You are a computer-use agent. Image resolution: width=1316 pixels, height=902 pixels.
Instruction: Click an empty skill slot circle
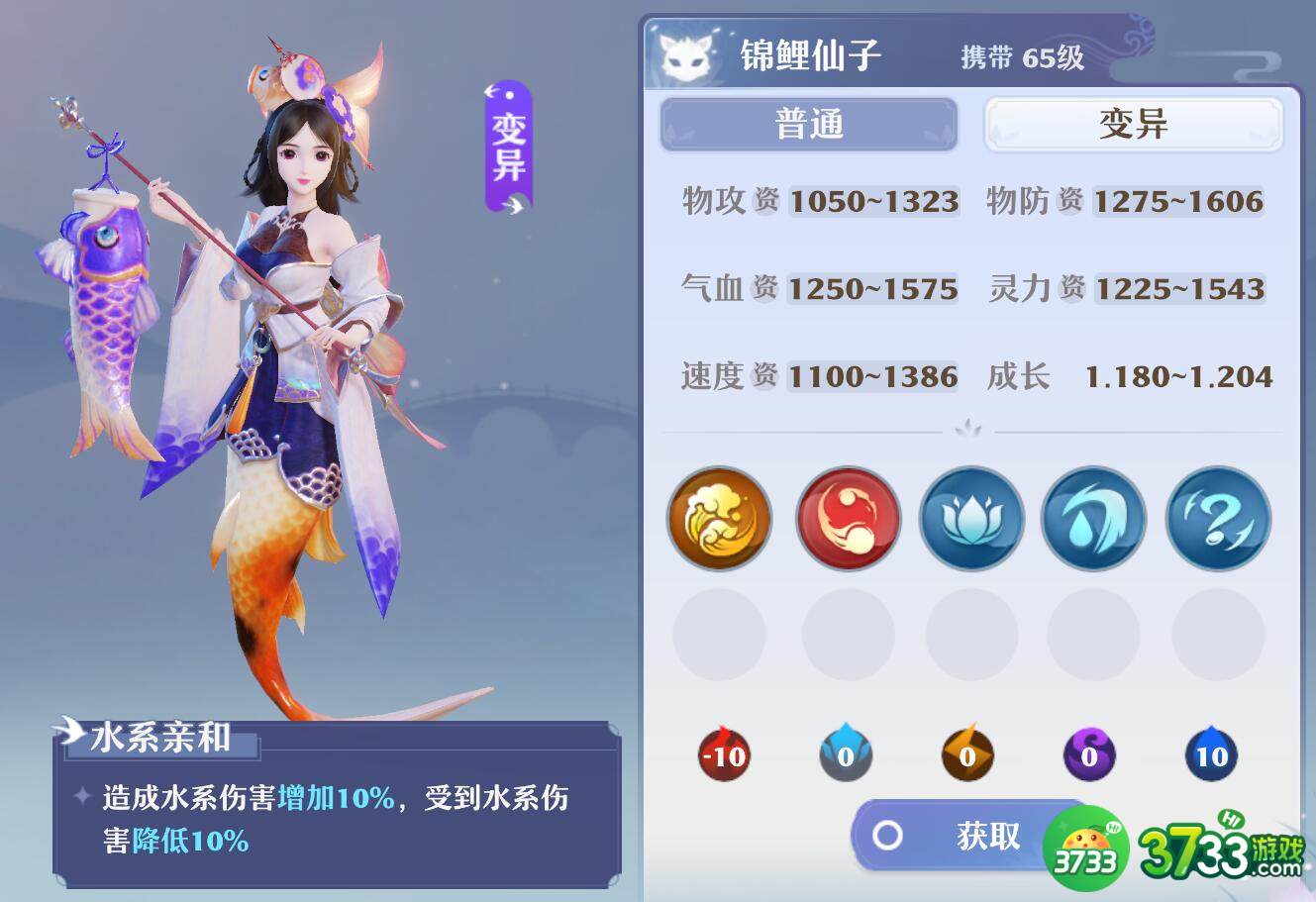[x=720, y=635]
